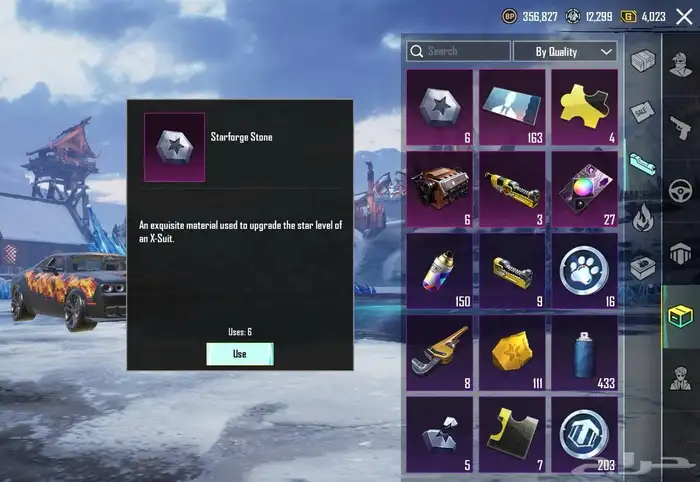Select the engine item slot
This screenshot has height=482, width=700.
pyautogui.click(x=439, y=186)
